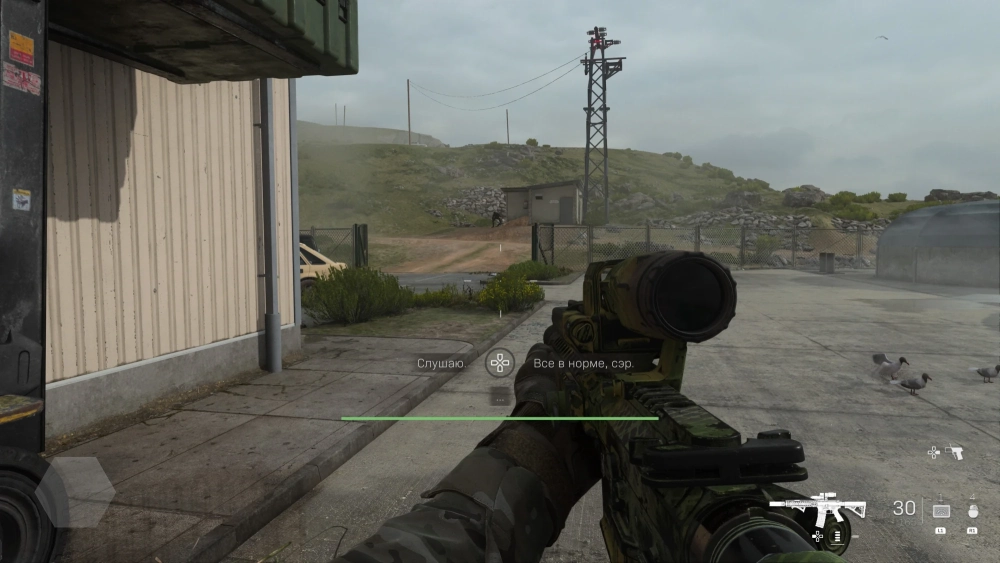Choose the reply "Слушаю."
Screen dimensions: 1000x563
[441, 363]
